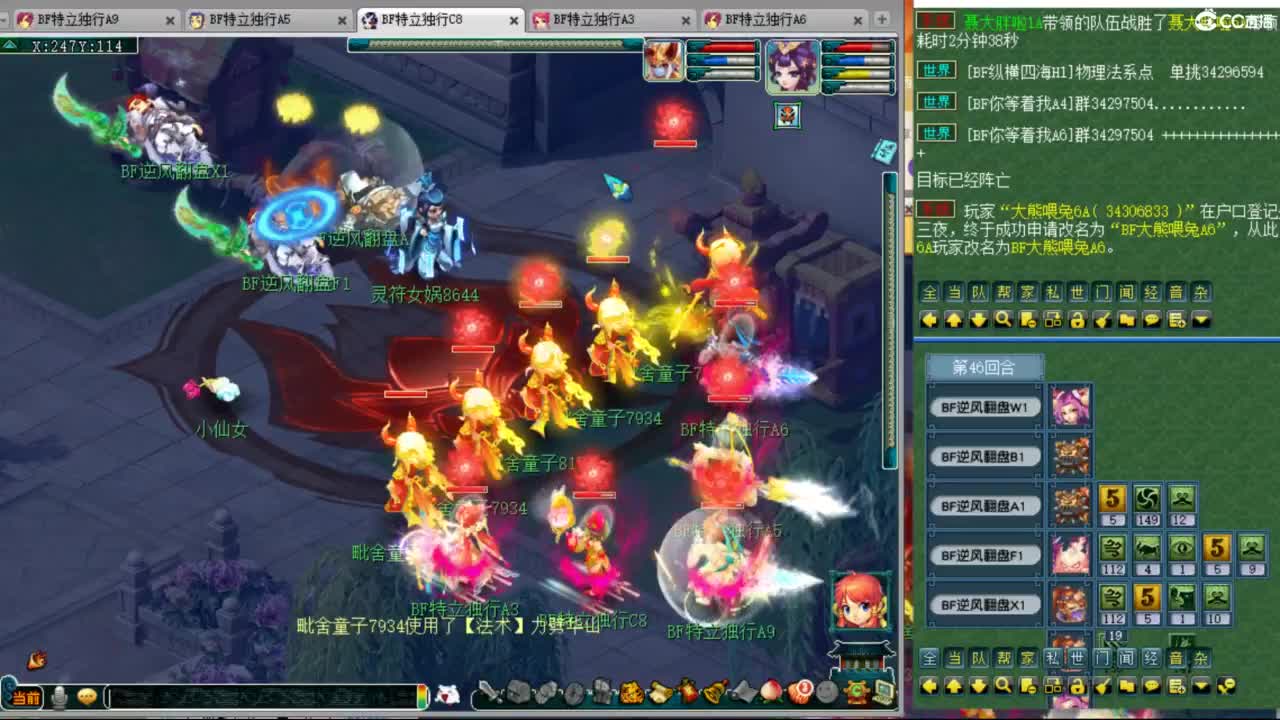Click the peach item icon
Viewport: 1280px width, 720px height.
[x=769, y=691]
